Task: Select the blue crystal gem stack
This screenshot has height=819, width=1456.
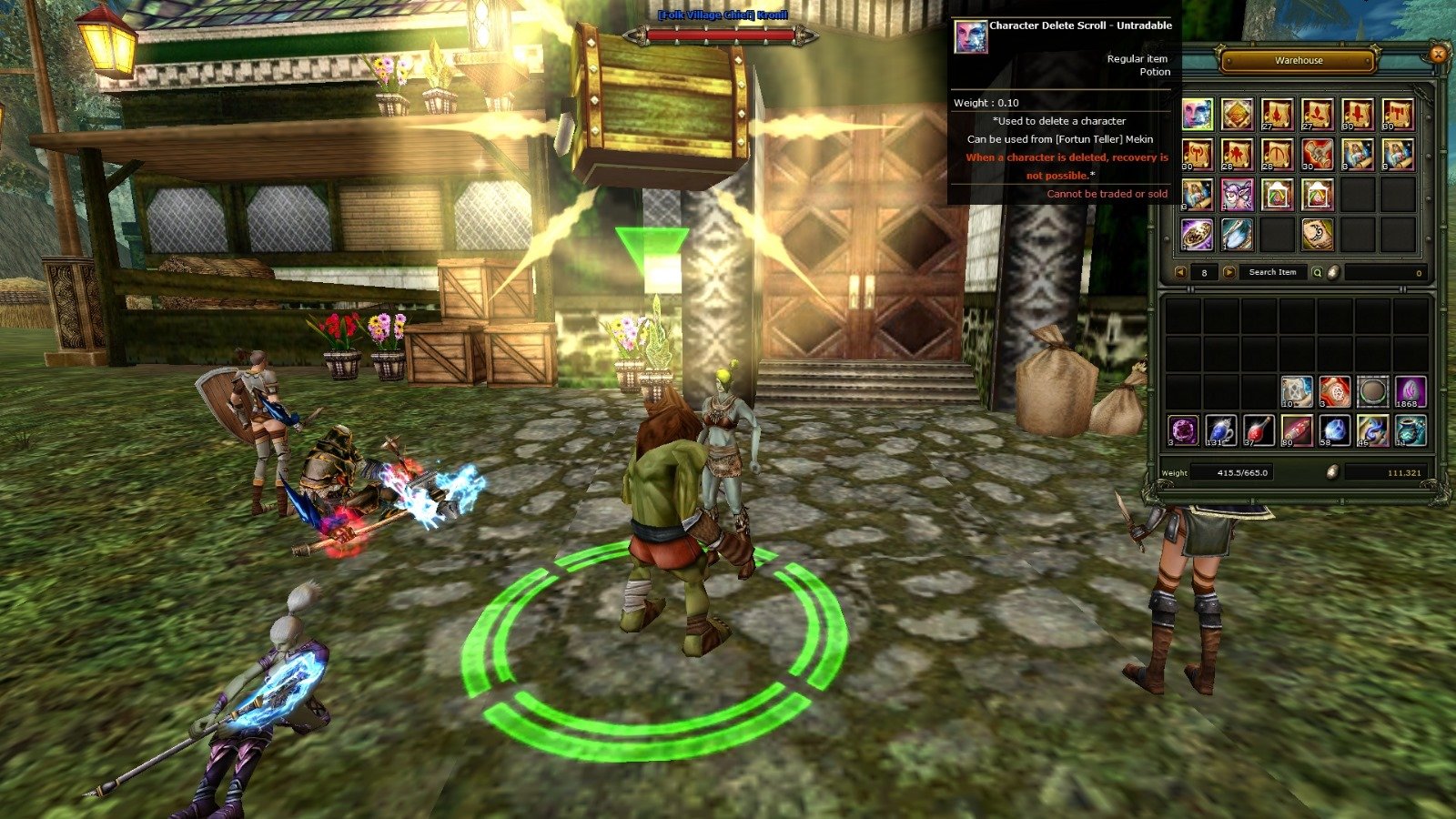Action: coord(1335,430)
